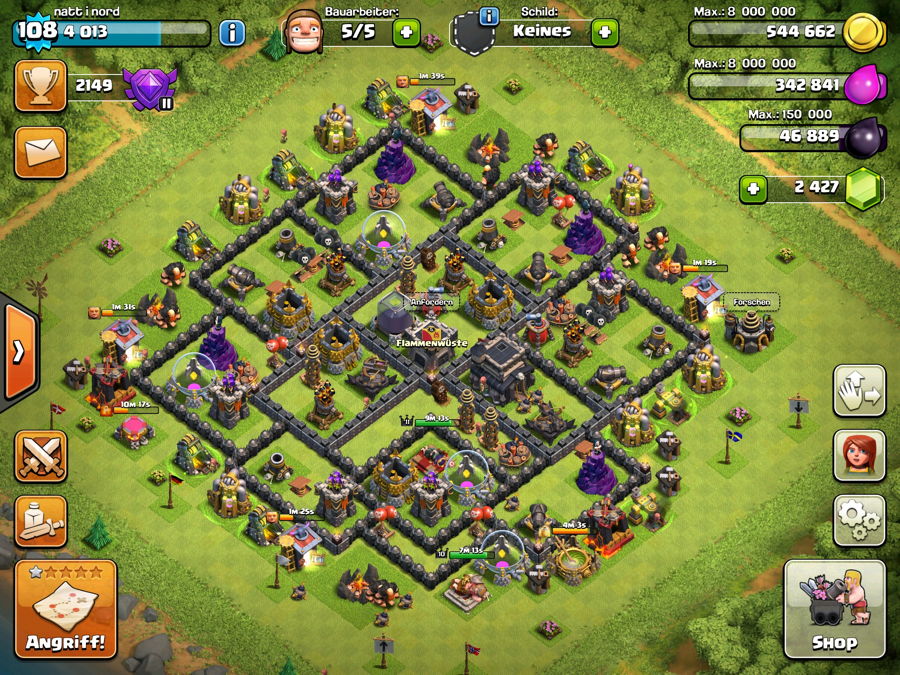
Task: Open the Shop
Action: pyautogui.click(x=834, y=609)
